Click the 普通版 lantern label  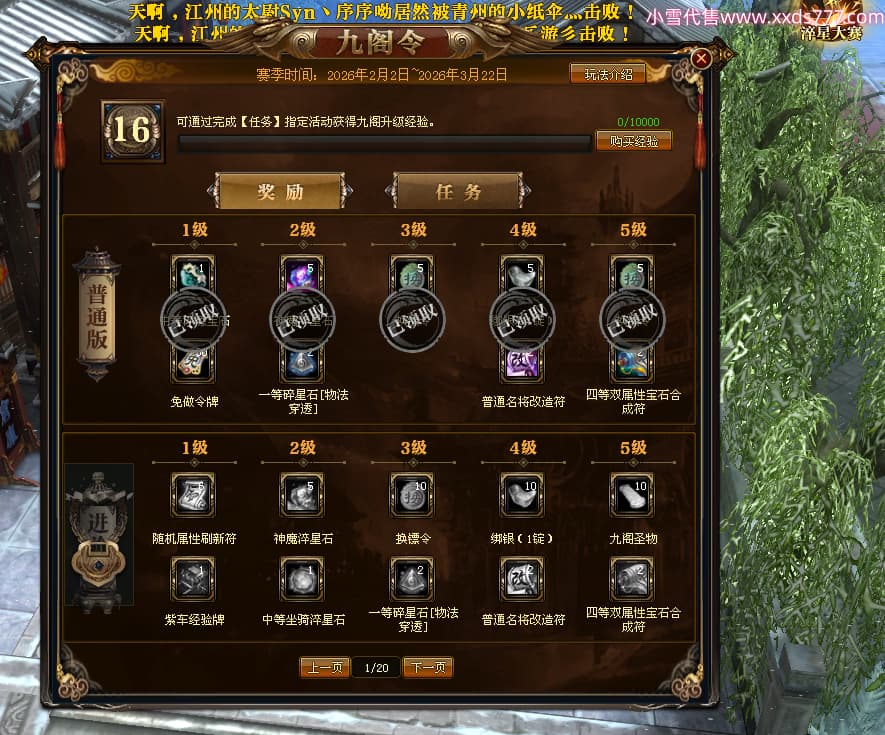(x=97, y=315)
